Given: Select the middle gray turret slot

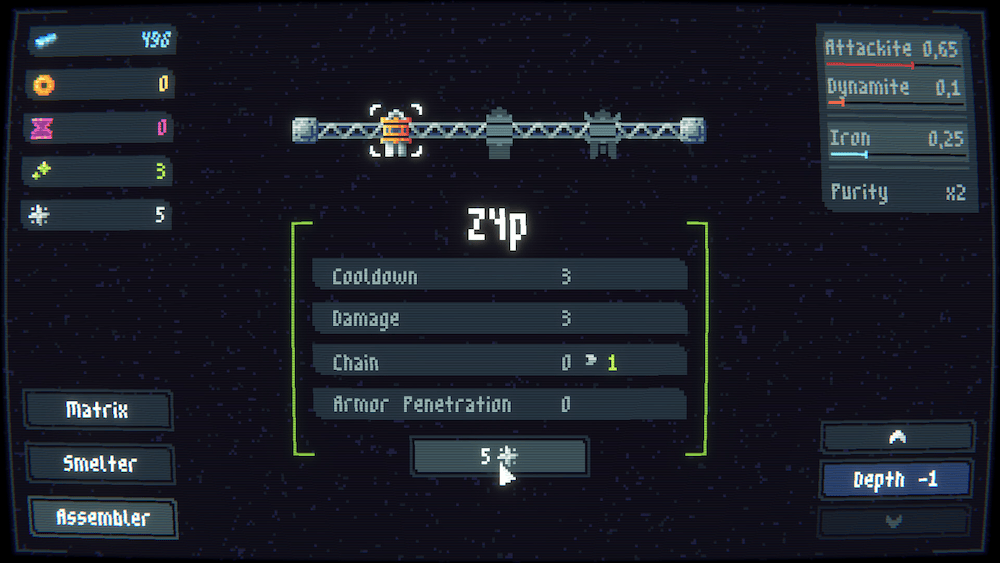Looking at the screenshot, I should (x=499, y=133).
